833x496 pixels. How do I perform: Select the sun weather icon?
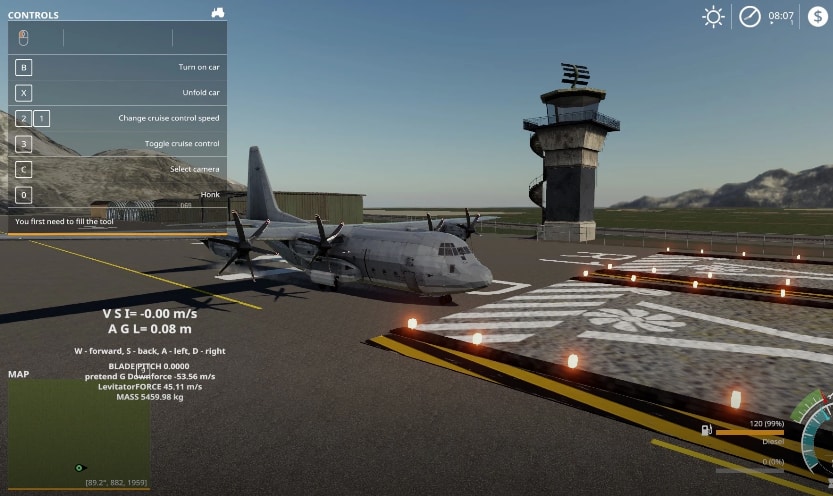tap(713, 16)
